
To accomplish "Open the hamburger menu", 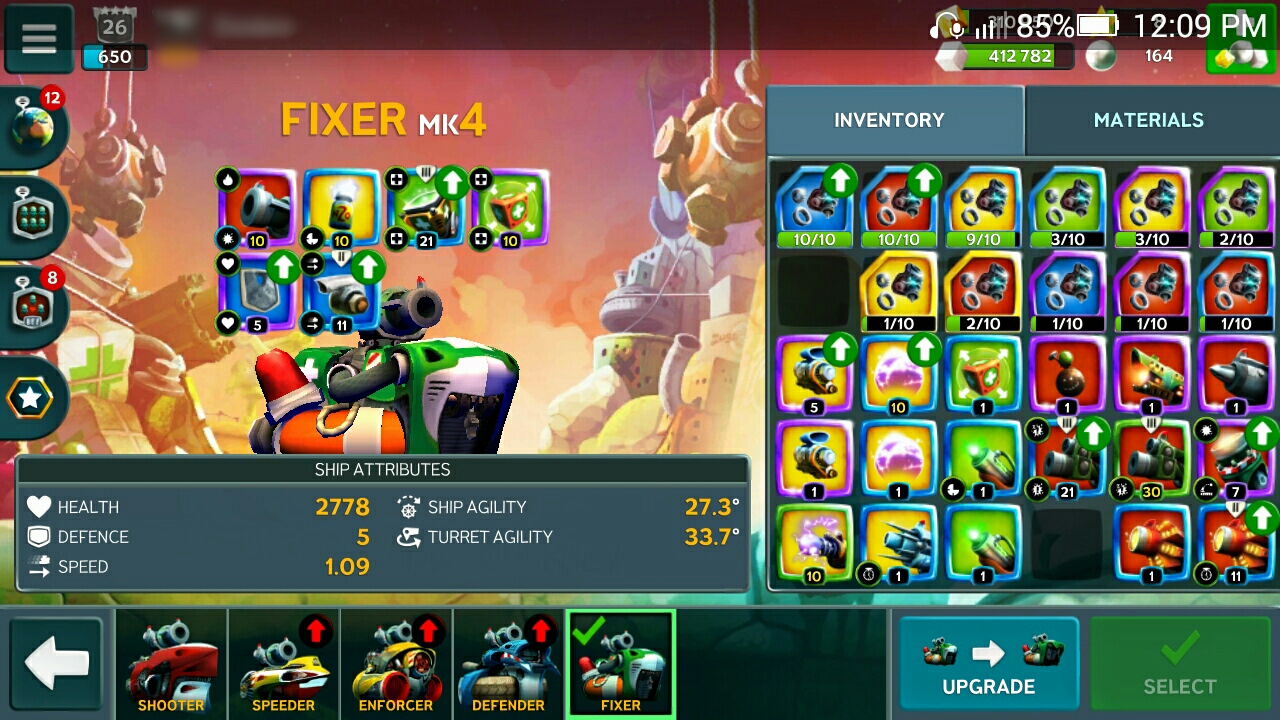I will (39, 38).
